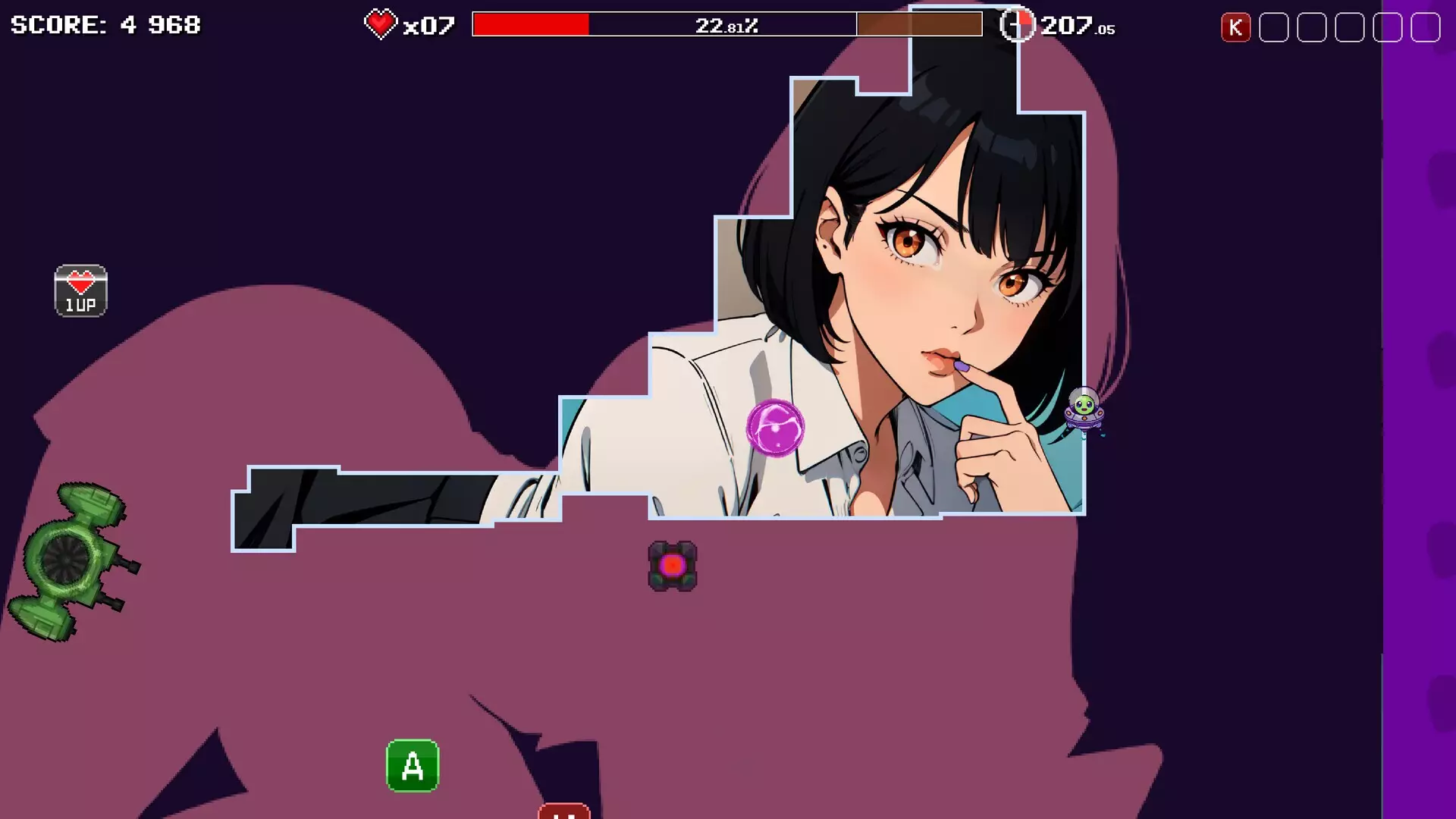Click the round timer clock icon

click(x=1017, y=25)
